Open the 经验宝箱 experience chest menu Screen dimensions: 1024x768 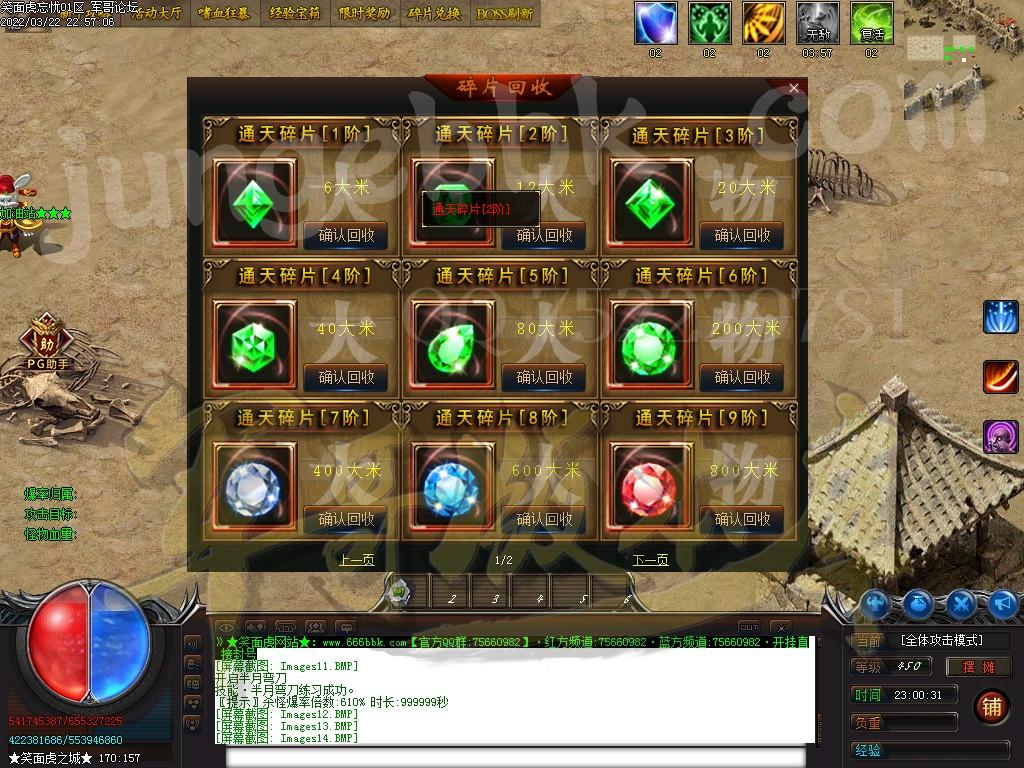pos(295,14)
